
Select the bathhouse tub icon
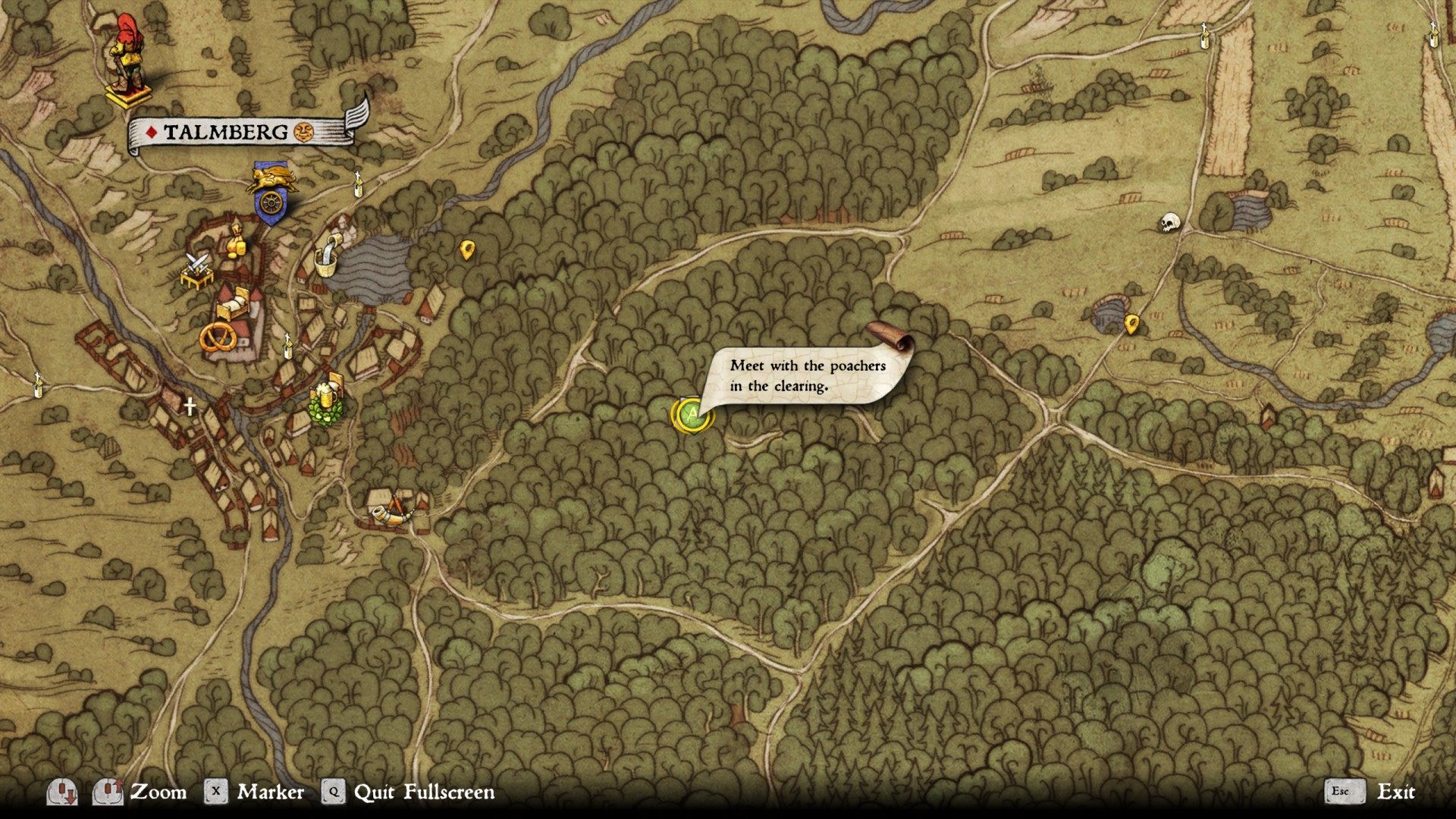pyautogui.click(x=328, y=259)
